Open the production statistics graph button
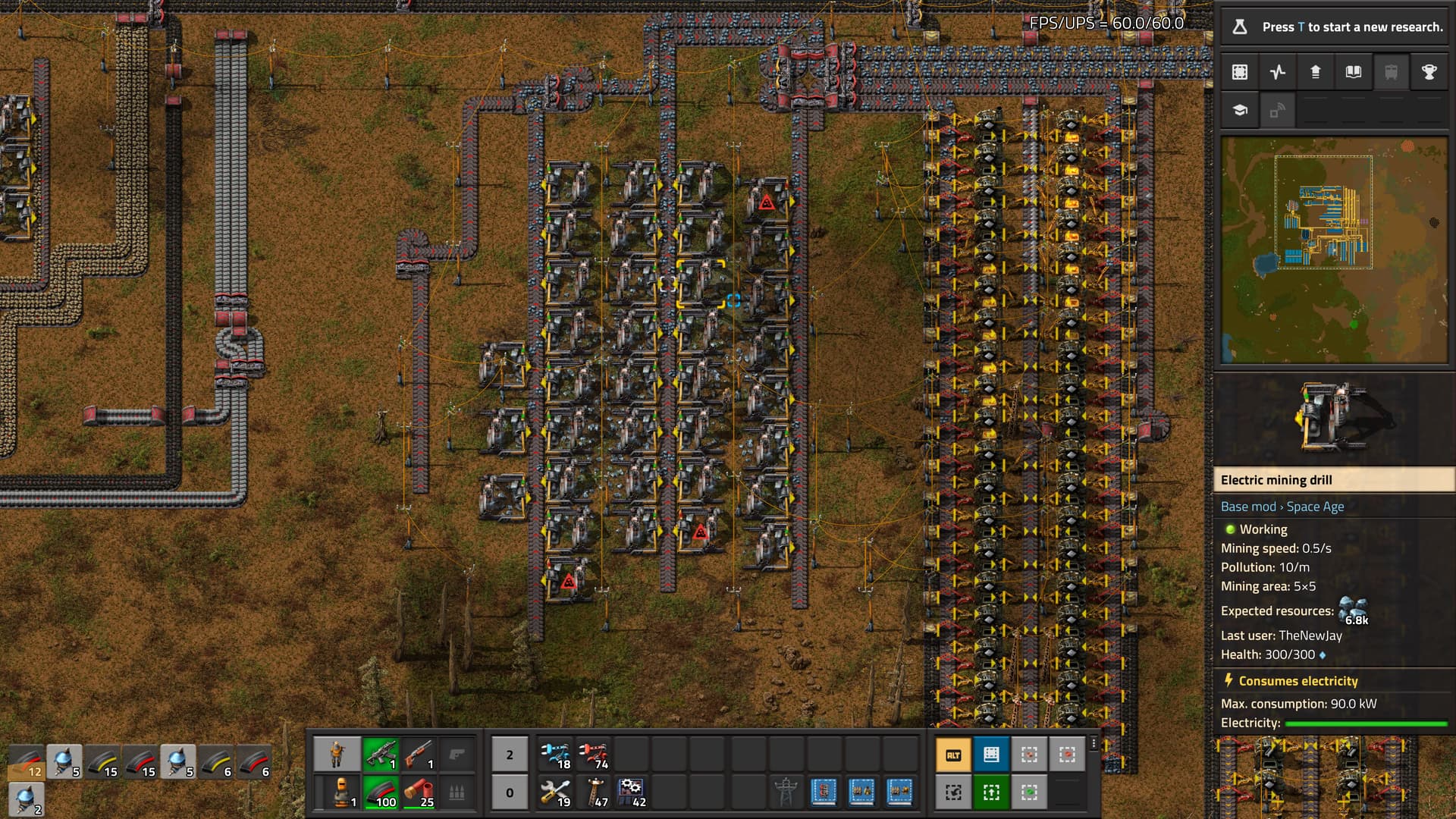The image size is (1456, 819). pos(1278,72)
